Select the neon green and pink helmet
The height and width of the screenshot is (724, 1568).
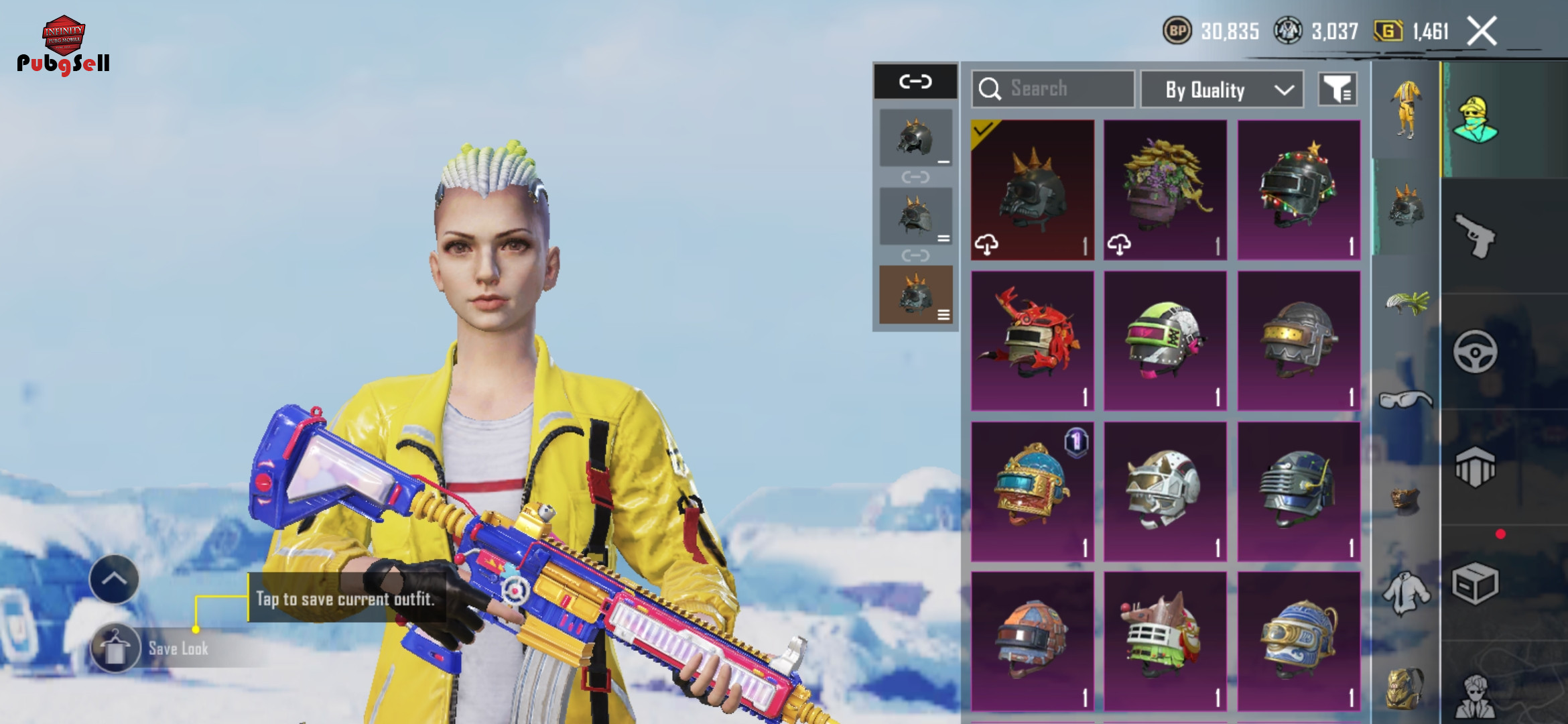(x=1165, y=341)
